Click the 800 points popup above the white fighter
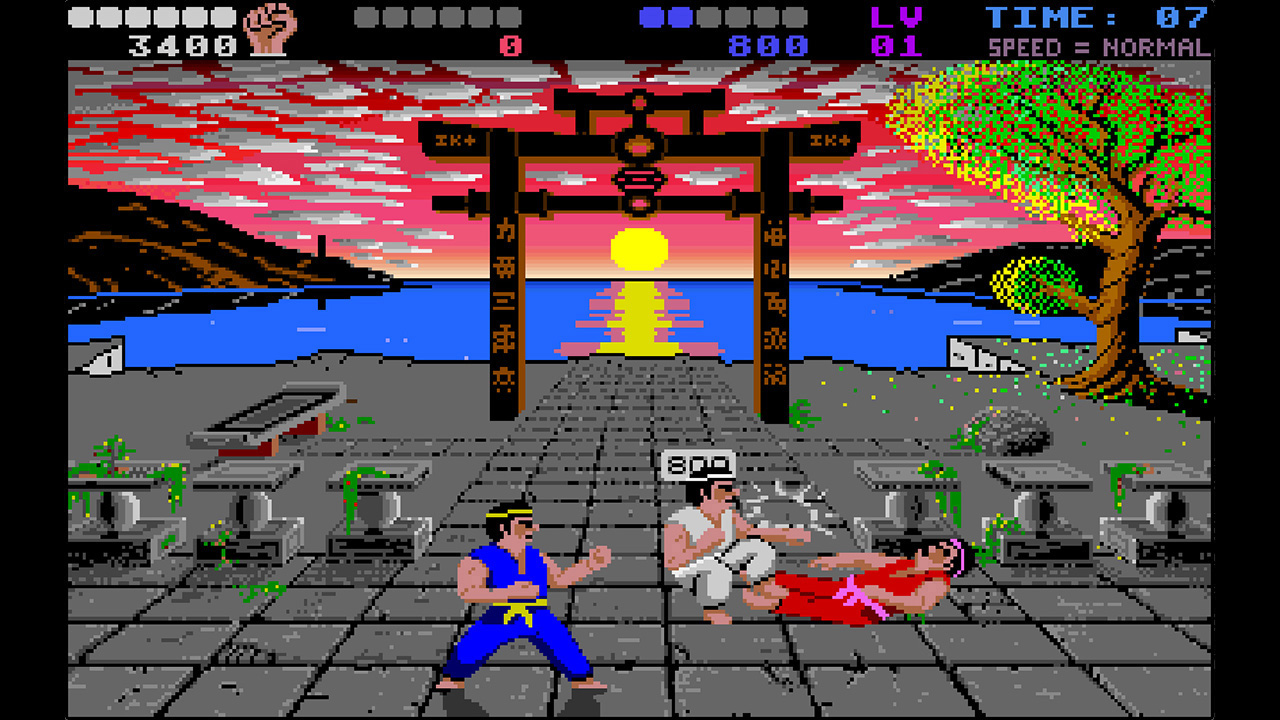The width and height of the screenshot is (1280, 720). point(700,465)
